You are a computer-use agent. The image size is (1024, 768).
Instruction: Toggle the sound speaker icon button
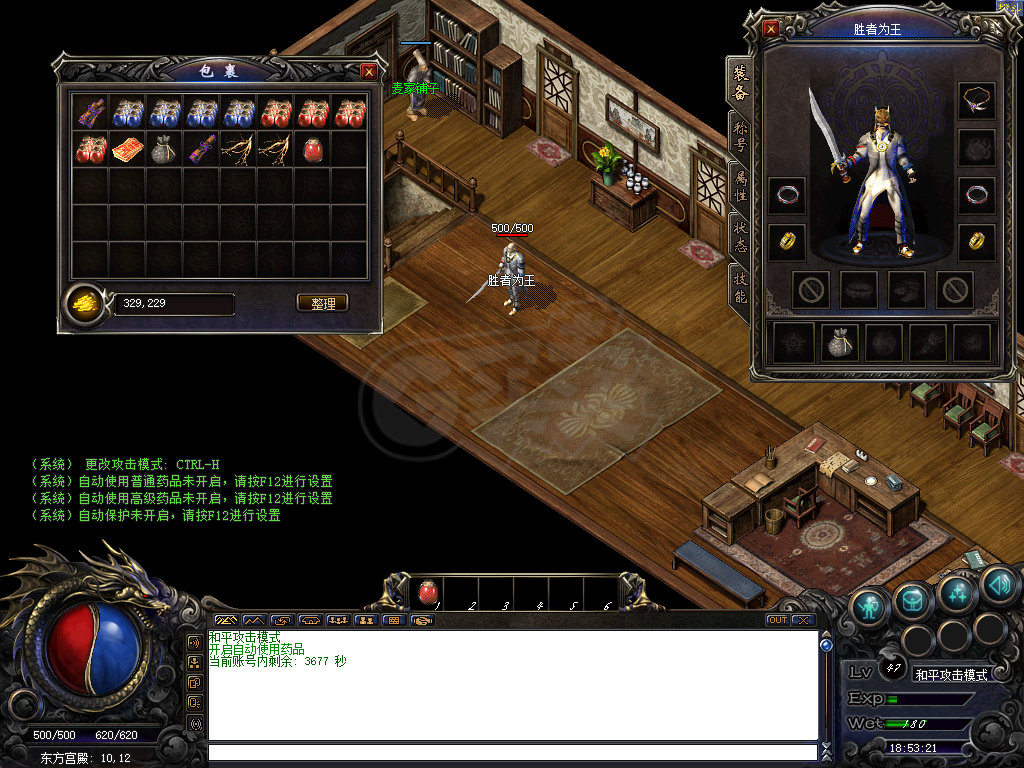(x=999, y=584)
